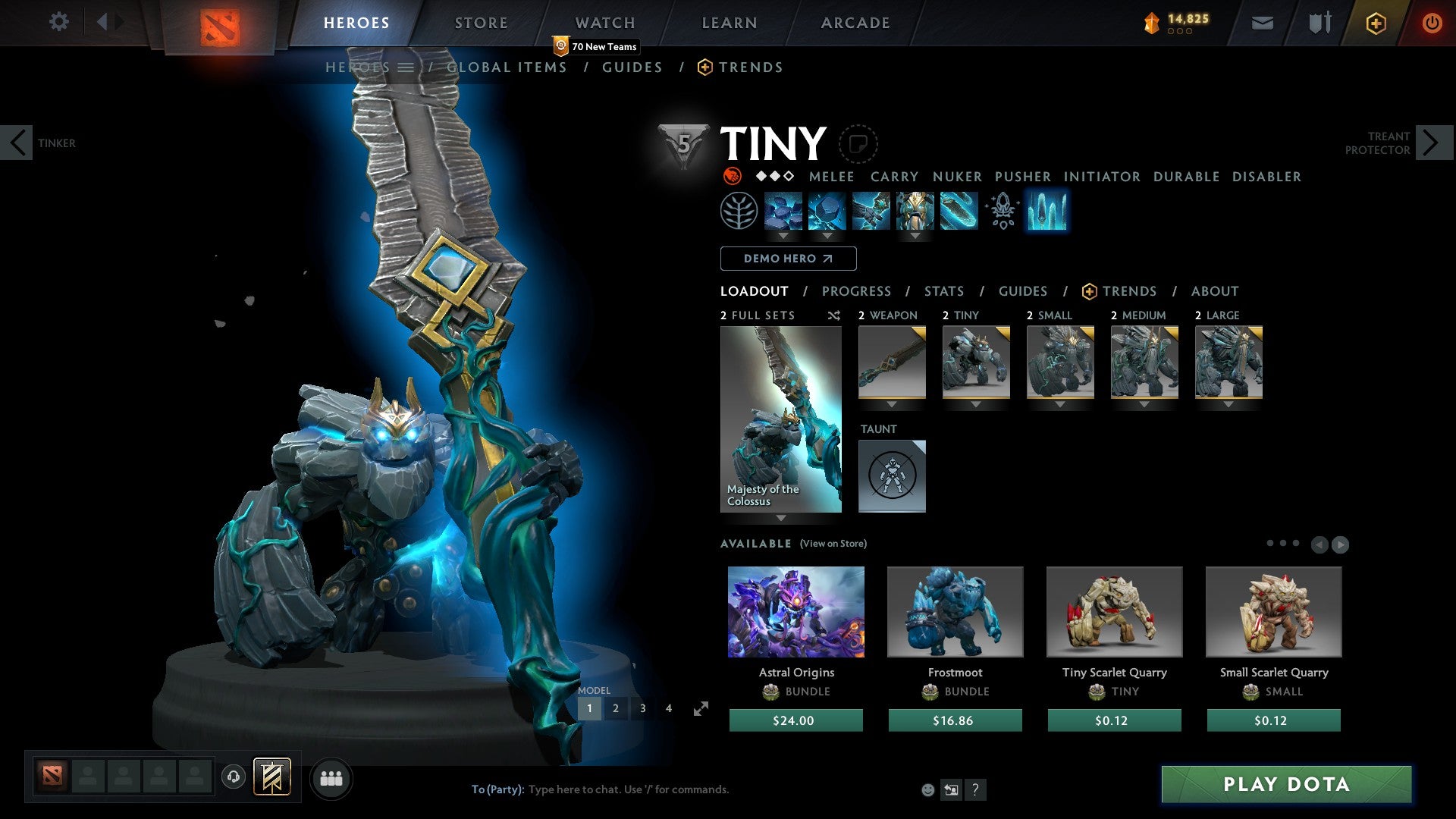Open the mail envelope icon at top right

pyautogui.click(x=1262, y=23)
